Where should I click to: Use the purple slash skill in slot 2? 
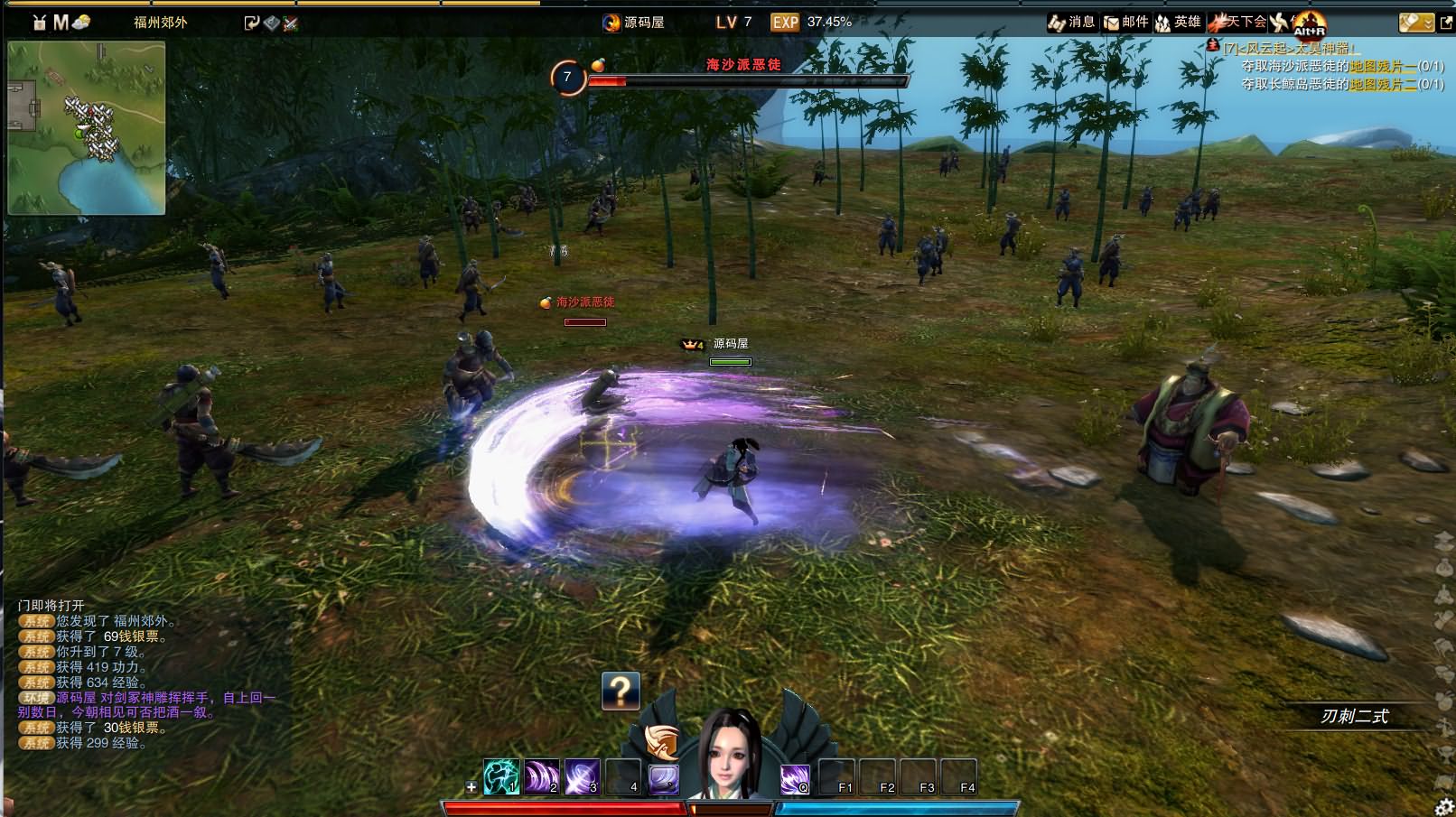click(x=542, y=776)
